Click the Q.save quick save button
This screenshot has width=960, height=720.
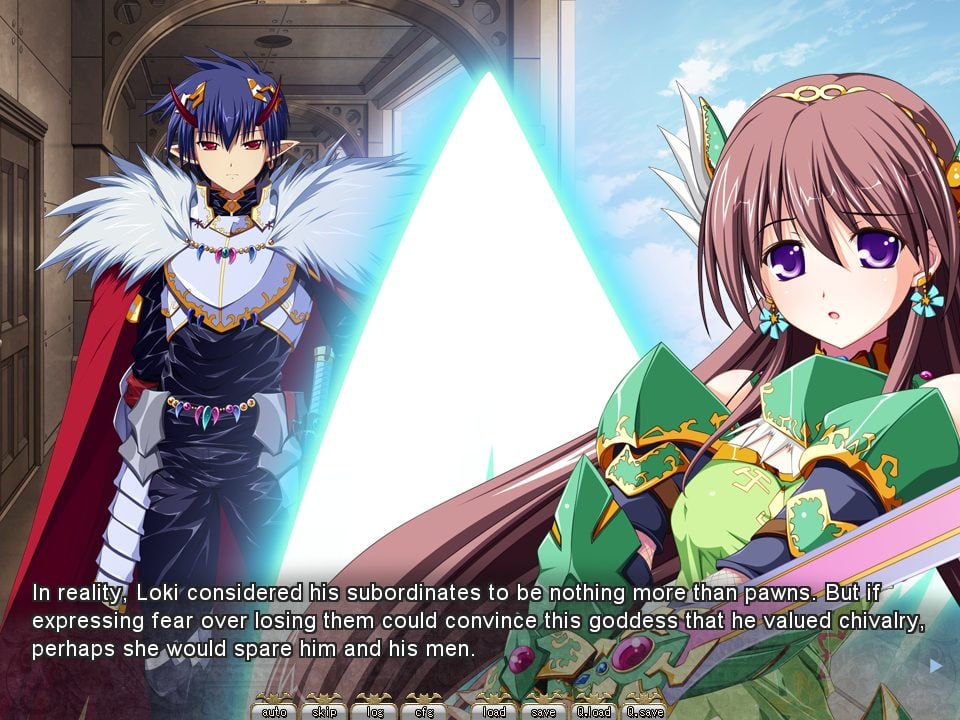(644, 711)
